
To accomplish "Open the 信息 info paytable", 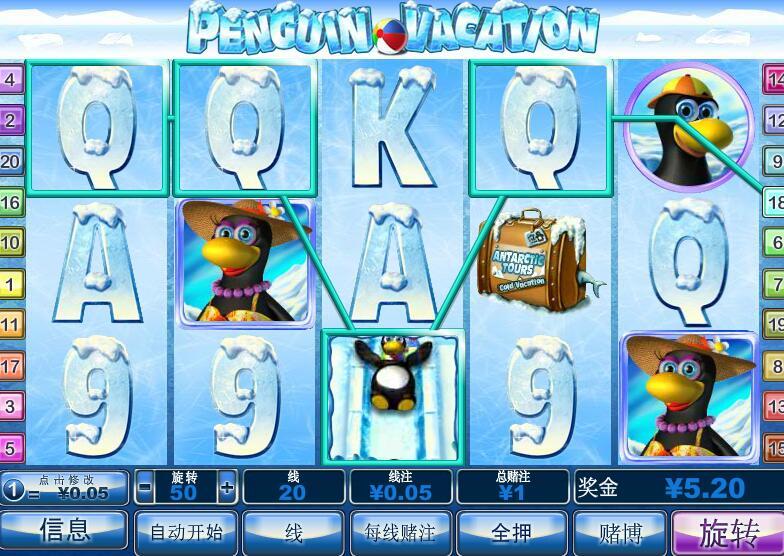I will click(65, 532).
